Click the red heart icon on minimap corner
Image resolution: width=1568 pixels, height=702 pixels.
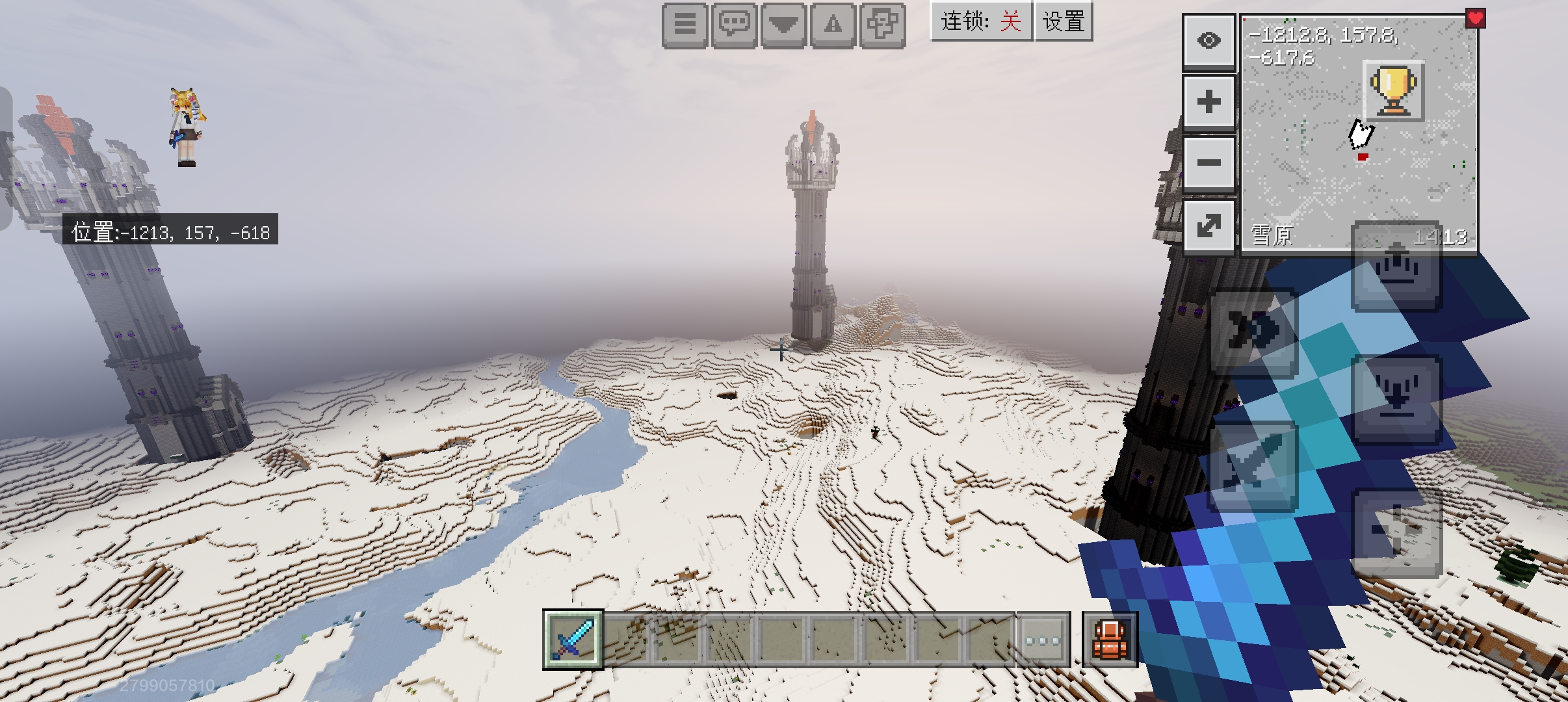(1475, 19)
